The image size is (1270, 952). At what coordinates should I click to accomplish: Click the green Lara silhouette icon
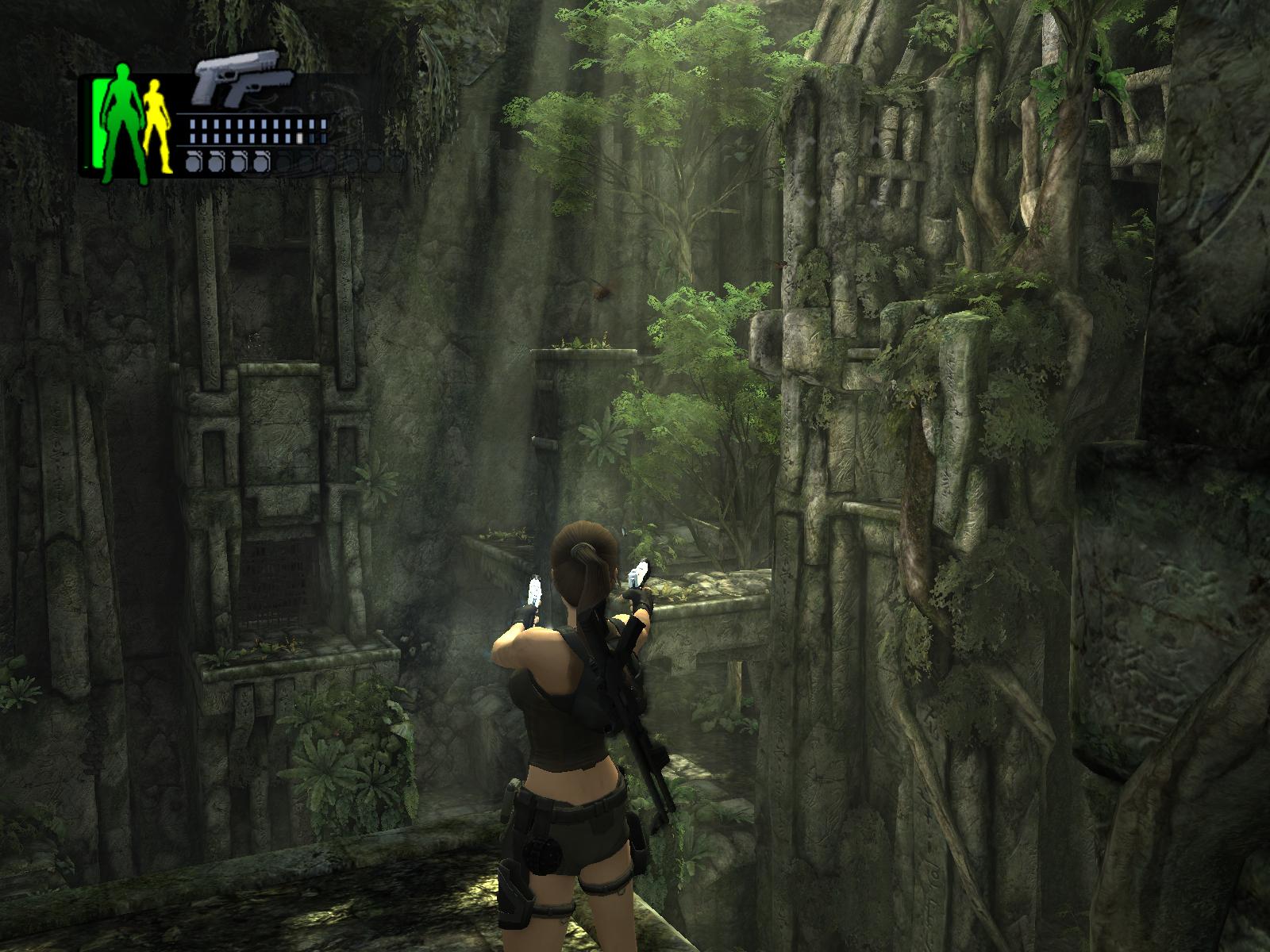121,119
